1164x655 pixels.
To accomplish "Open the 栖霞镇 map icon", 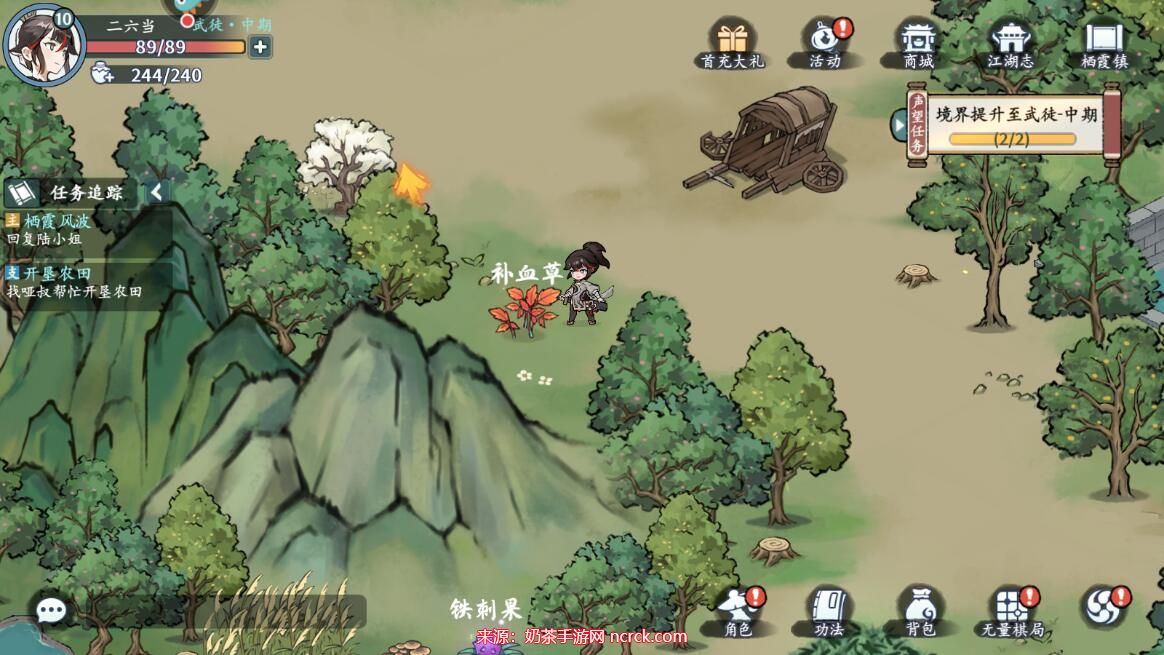I will click(x=1104, y=45).
